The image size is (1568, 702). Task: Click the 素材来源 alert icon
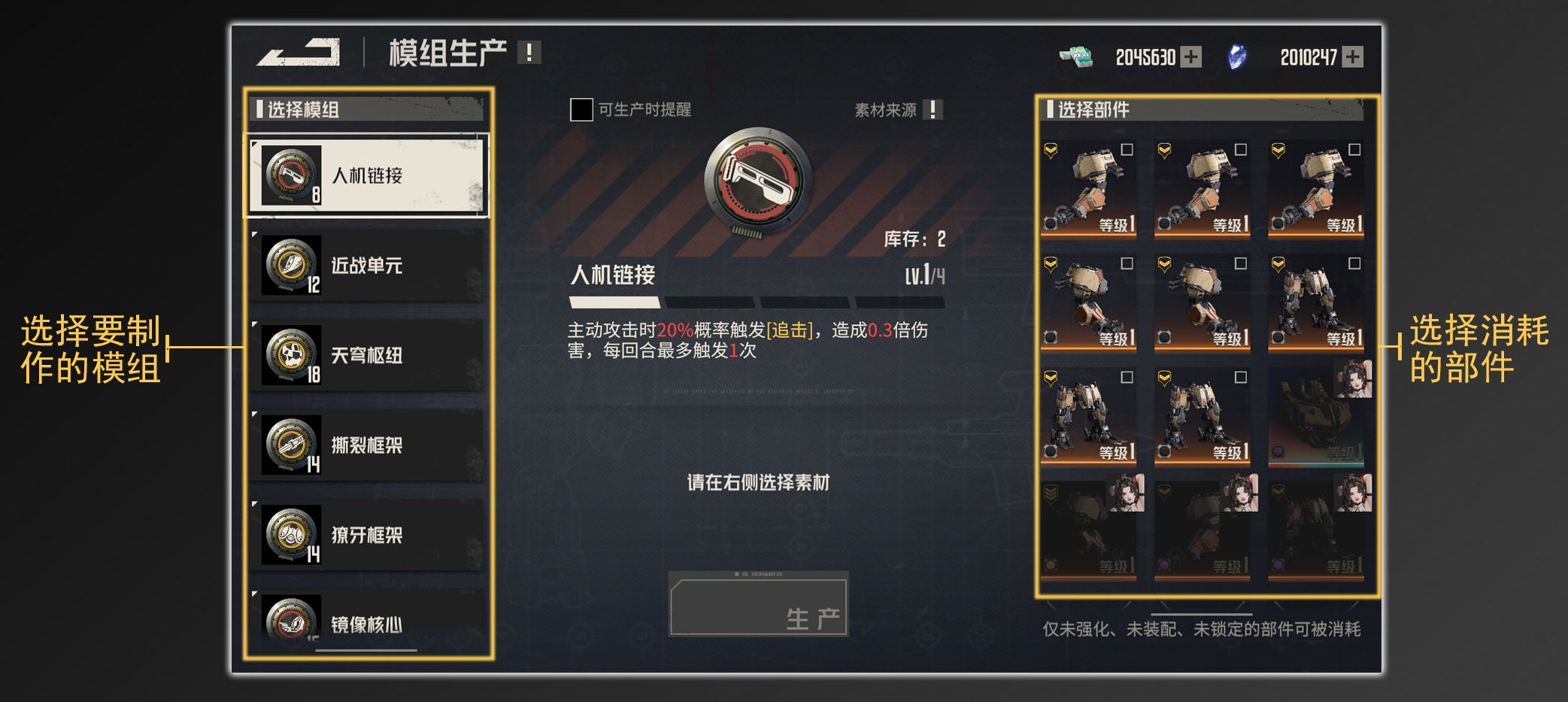tap(933, 109)
